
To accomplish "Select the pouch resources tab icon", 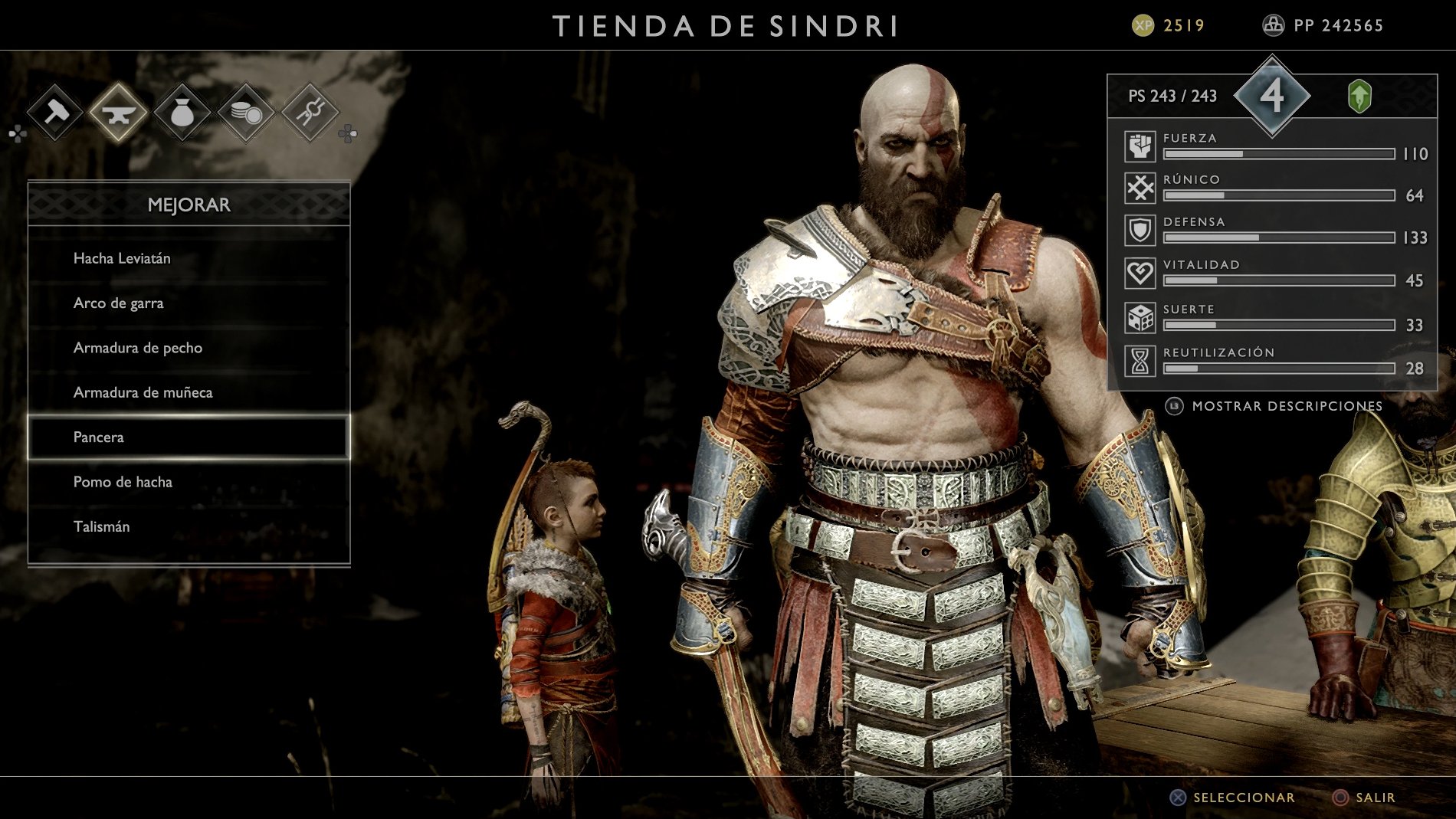I will click(x=182, y=113).
